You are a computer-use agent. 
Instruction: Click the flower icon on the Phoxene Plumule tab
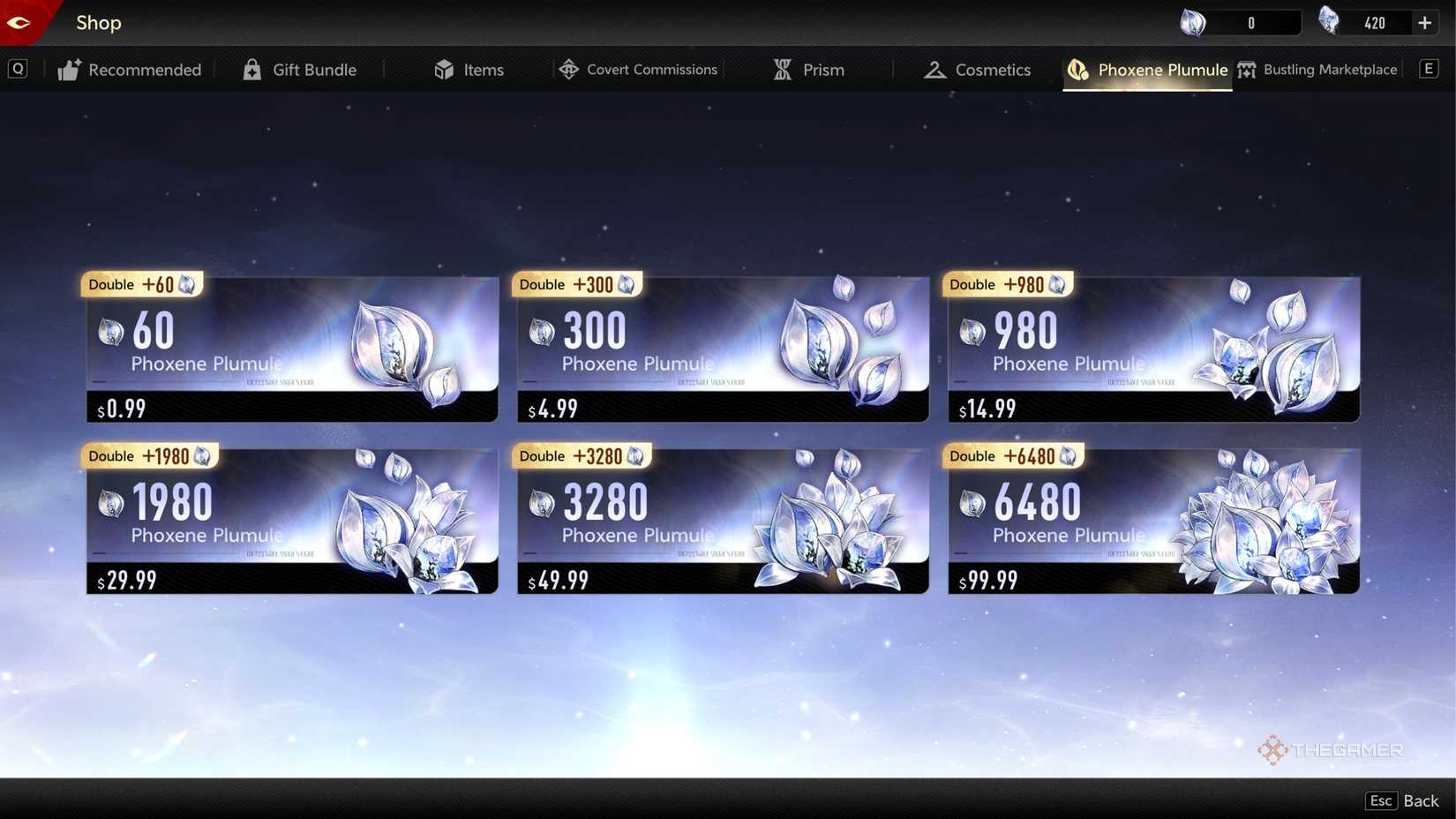pyautogui.click(x=1077, y=69)
